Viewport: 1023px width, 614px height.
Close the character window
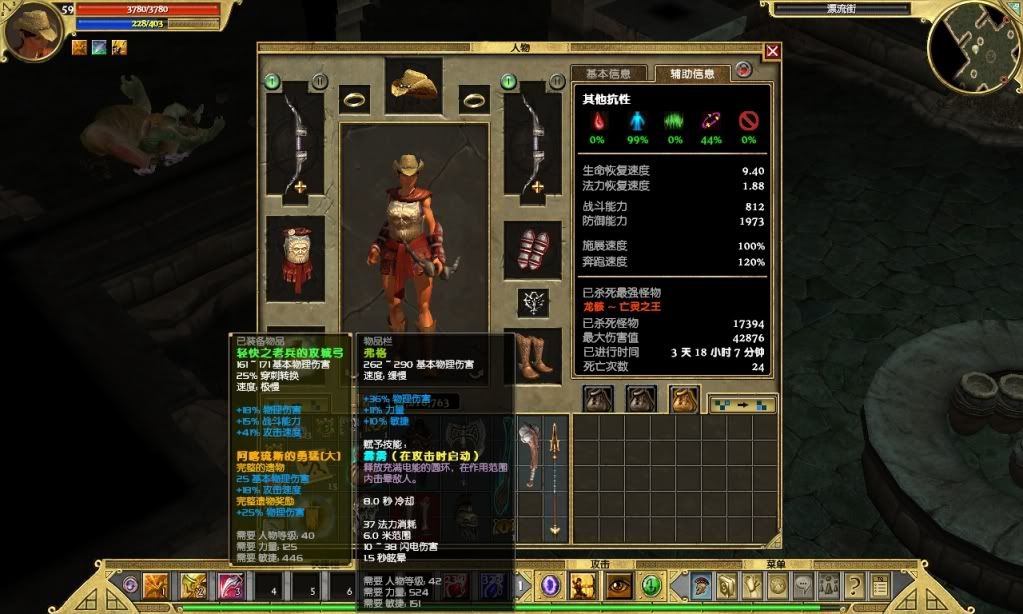[x=772, y=51]
